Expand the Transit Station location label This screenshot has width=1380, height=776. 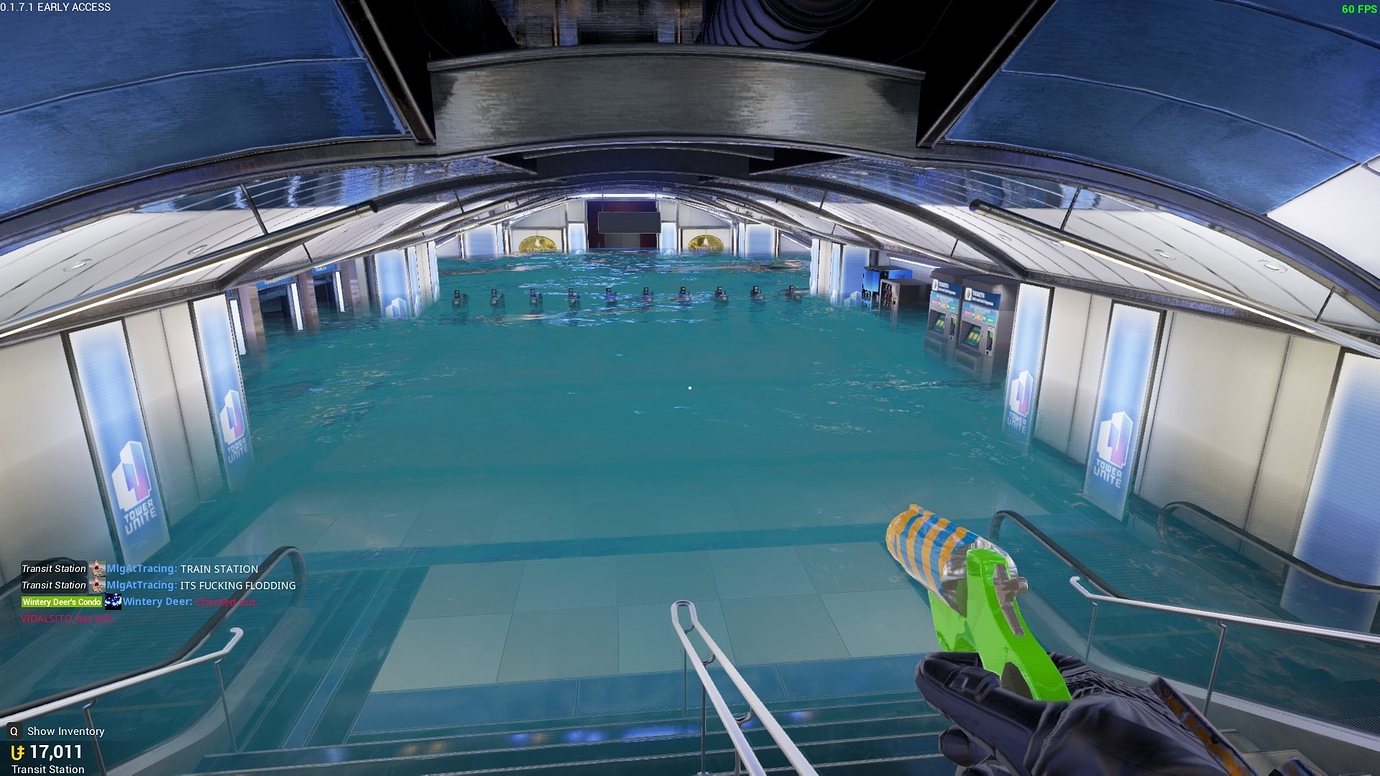tap(48, 769)
